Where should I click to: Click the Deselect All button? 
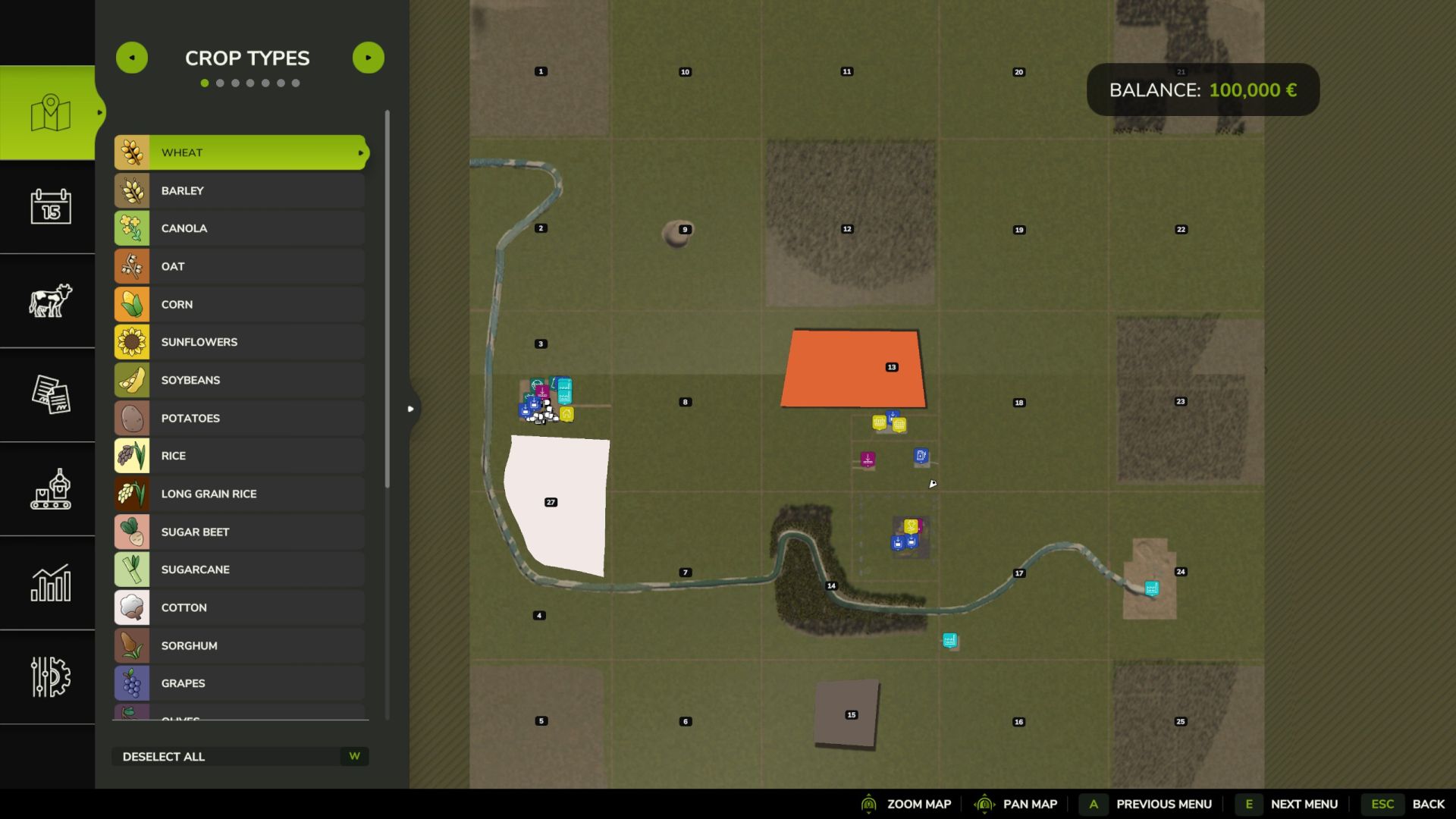point(240,756)
